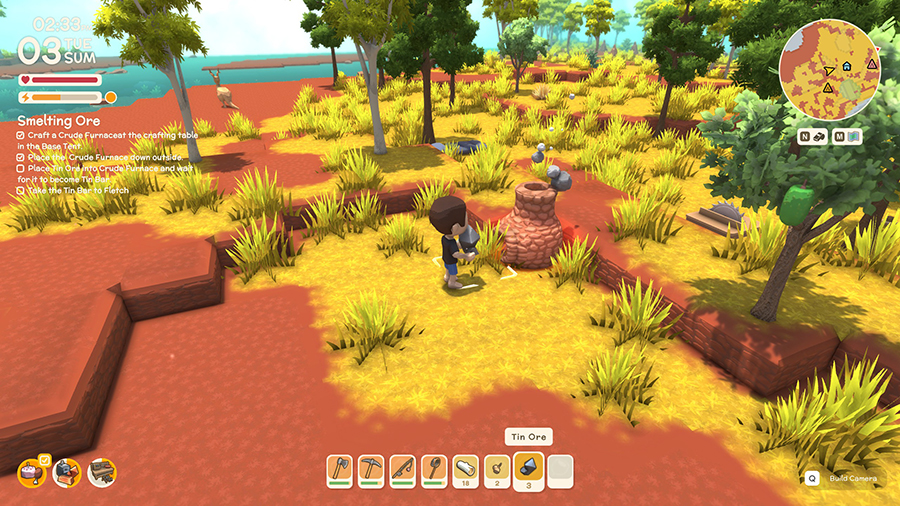Open the map icon below the minimap

pyautogui.click(x=852, y=137)
